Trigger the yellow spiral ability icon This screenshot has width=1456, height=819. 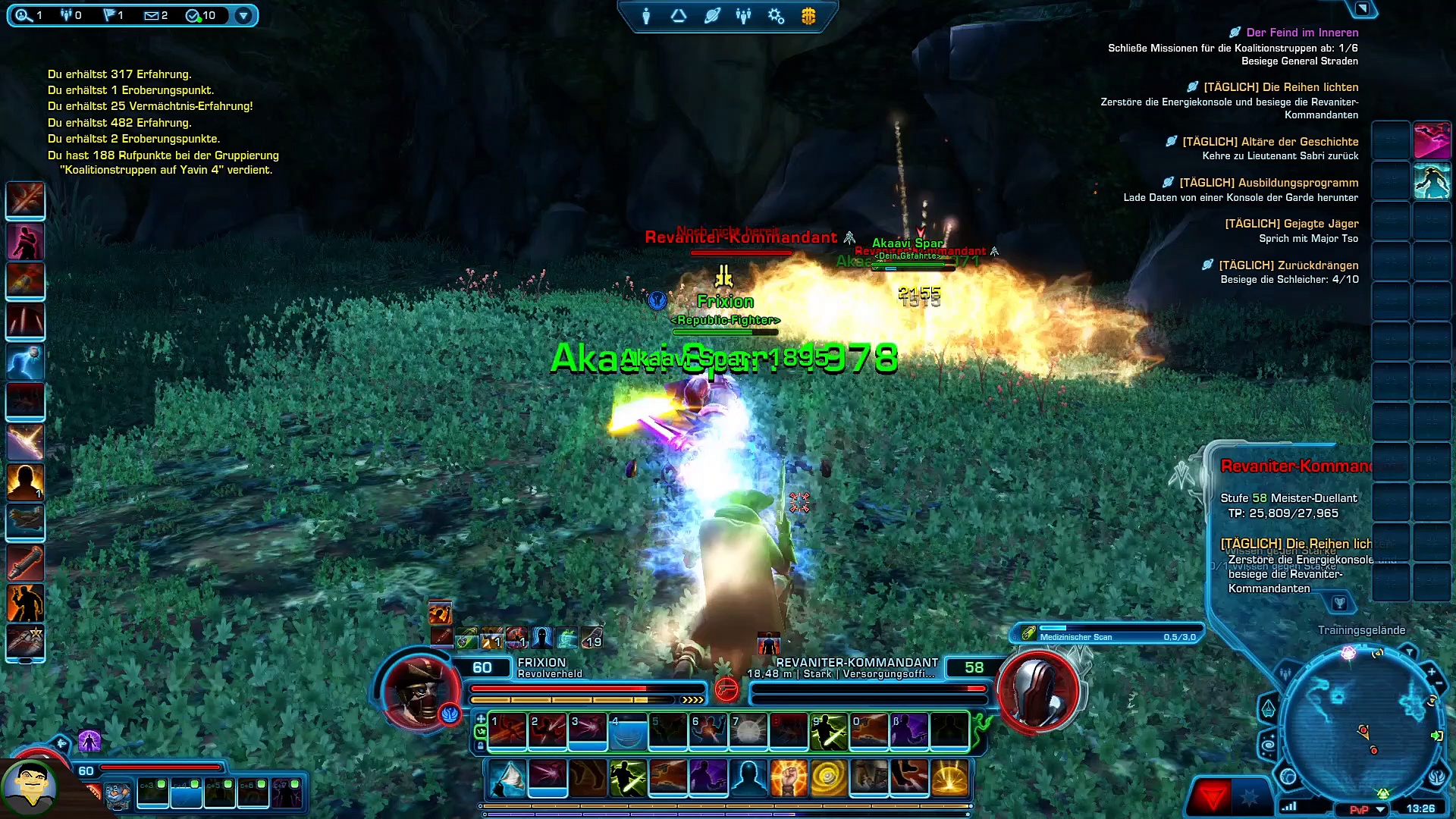829,778
